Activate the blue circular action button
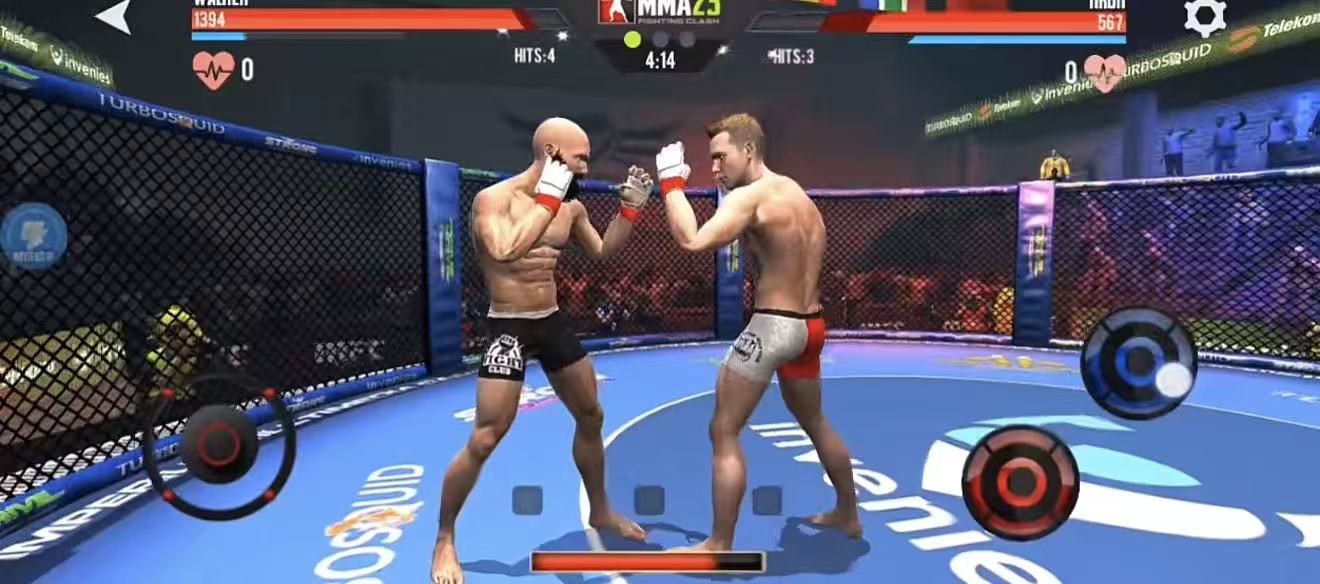1320x584 pixels. pos(1138,362)
